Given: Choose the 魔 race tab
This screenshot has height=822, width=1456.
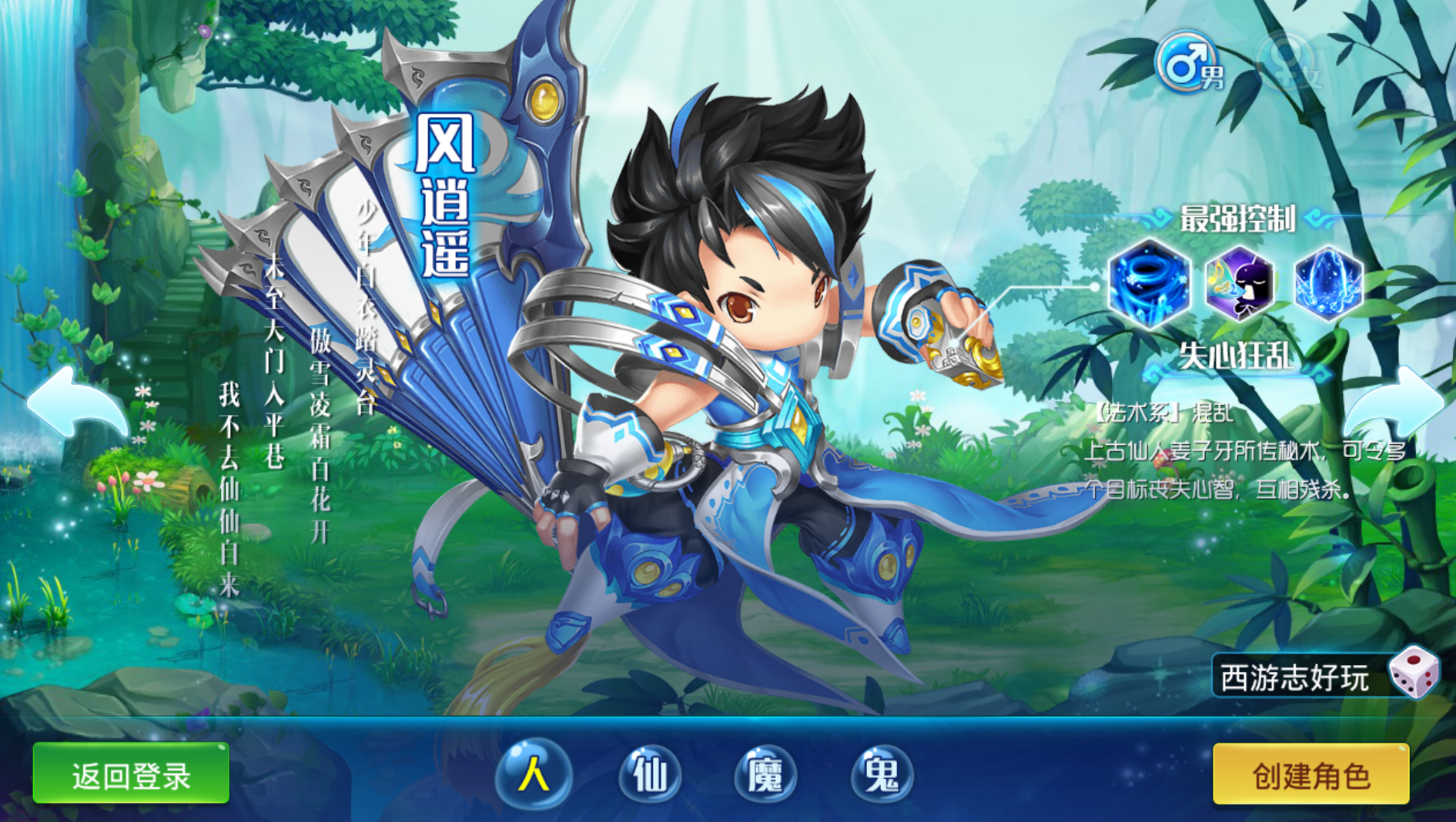Looking at the screenshot, I should (766, 773).
